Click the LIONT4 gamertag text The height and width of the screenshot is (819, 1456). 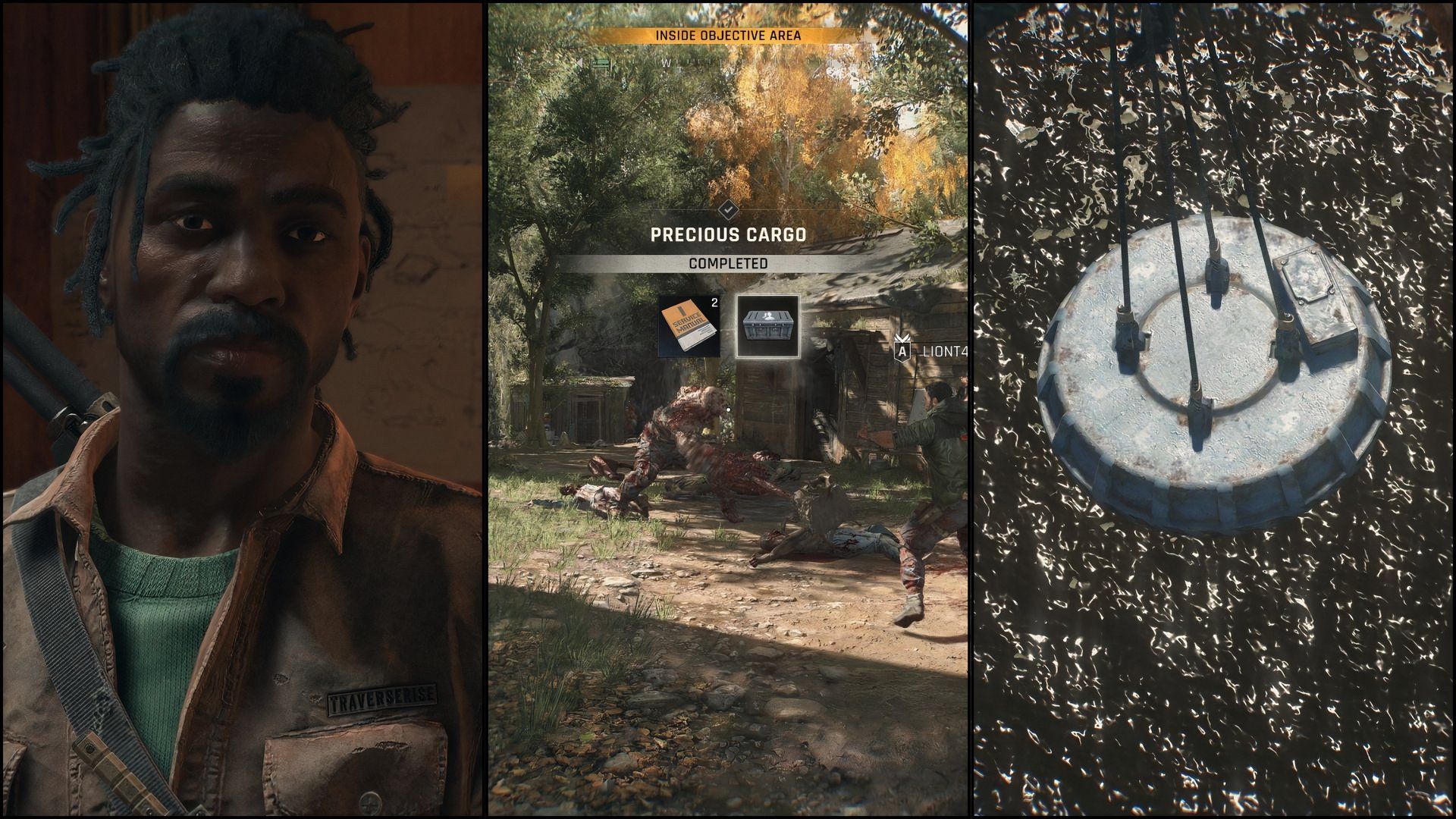pyautogui.click(x=948, y=350)
